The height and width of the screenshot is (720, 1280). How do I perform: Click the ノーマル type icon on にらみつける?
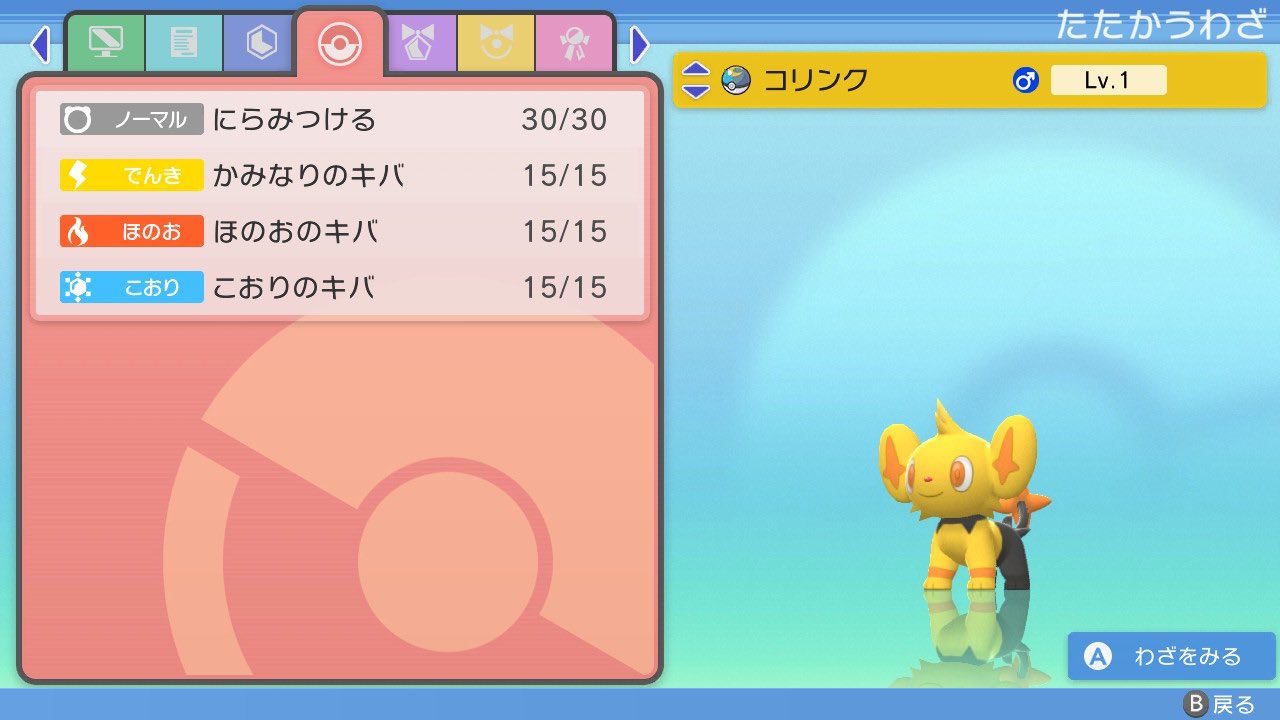(131, 120)
